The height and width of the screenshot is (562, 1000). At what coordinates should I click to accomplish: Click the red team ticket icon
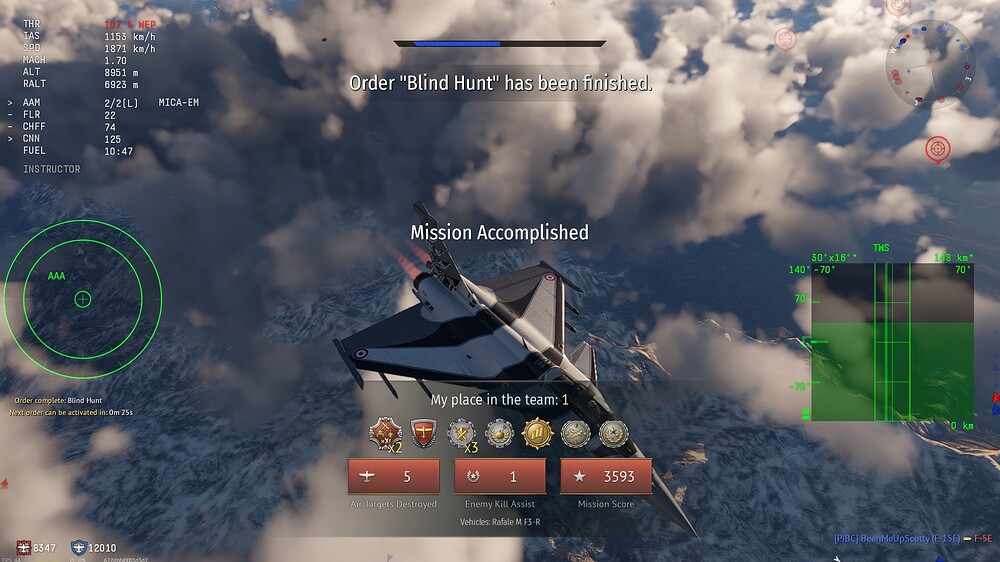(22, 547)
